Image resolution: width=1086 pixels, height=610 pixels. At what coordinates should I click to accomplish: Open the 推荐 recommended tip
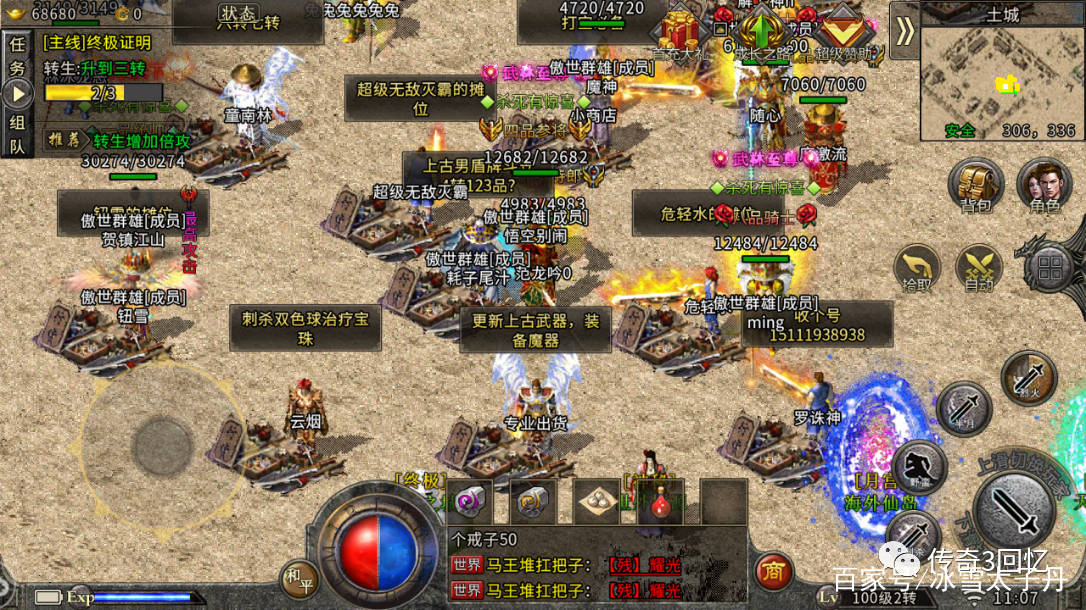pyautogui.click(x=63, y=139)
